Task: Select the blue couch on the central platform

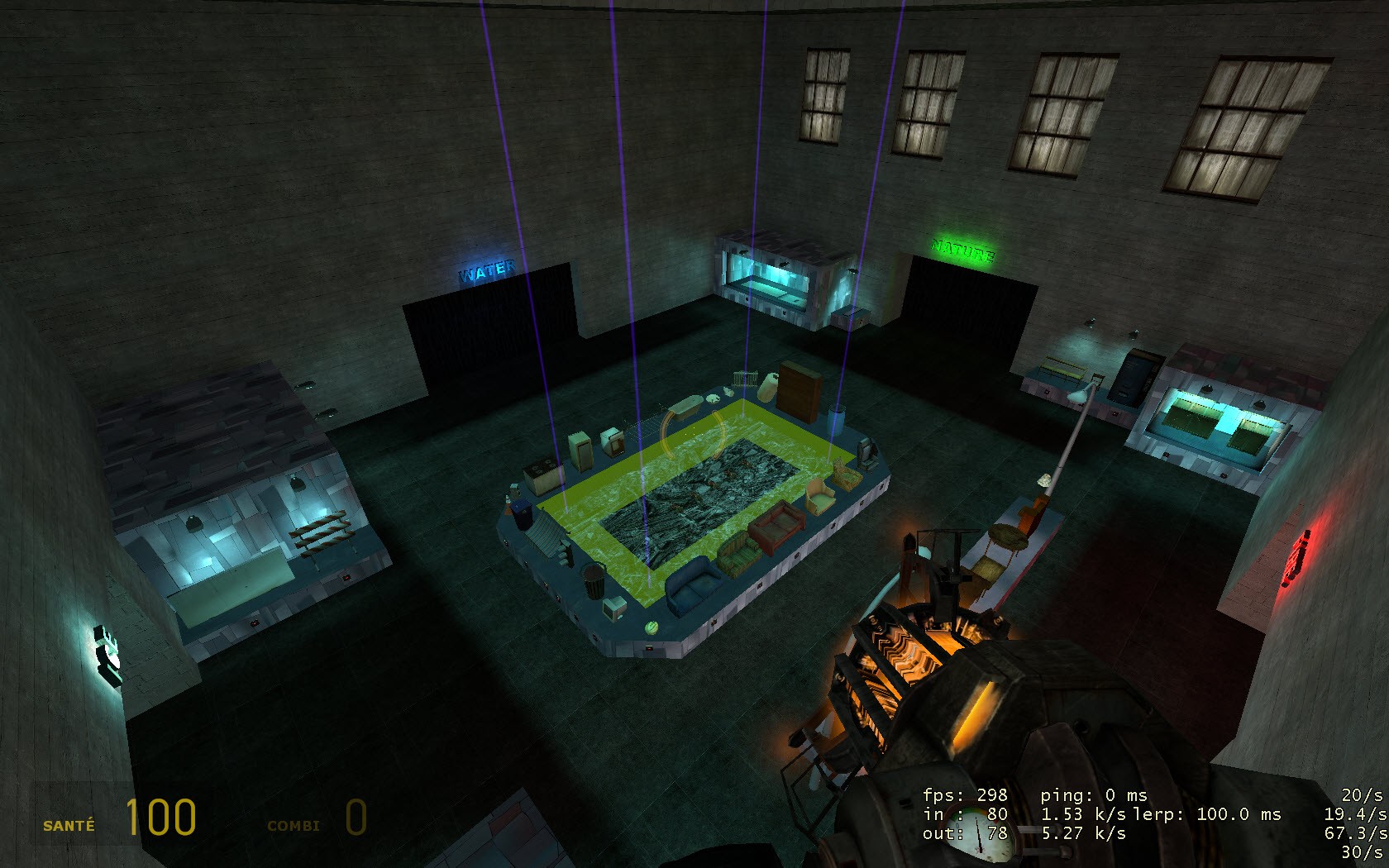Action: coord(690,587)
